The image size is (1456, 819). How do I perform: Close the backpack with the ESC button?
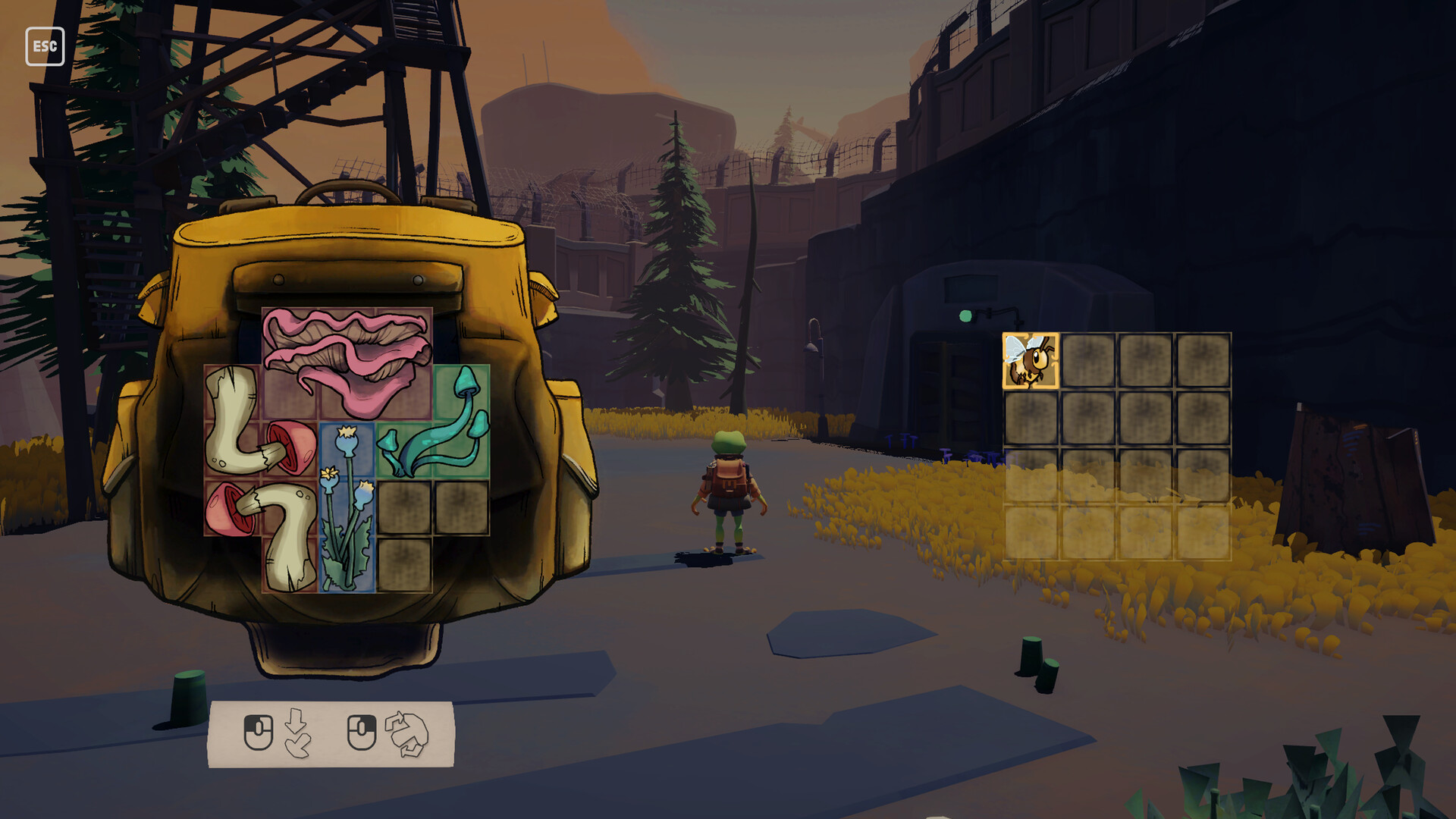point(45,46)
